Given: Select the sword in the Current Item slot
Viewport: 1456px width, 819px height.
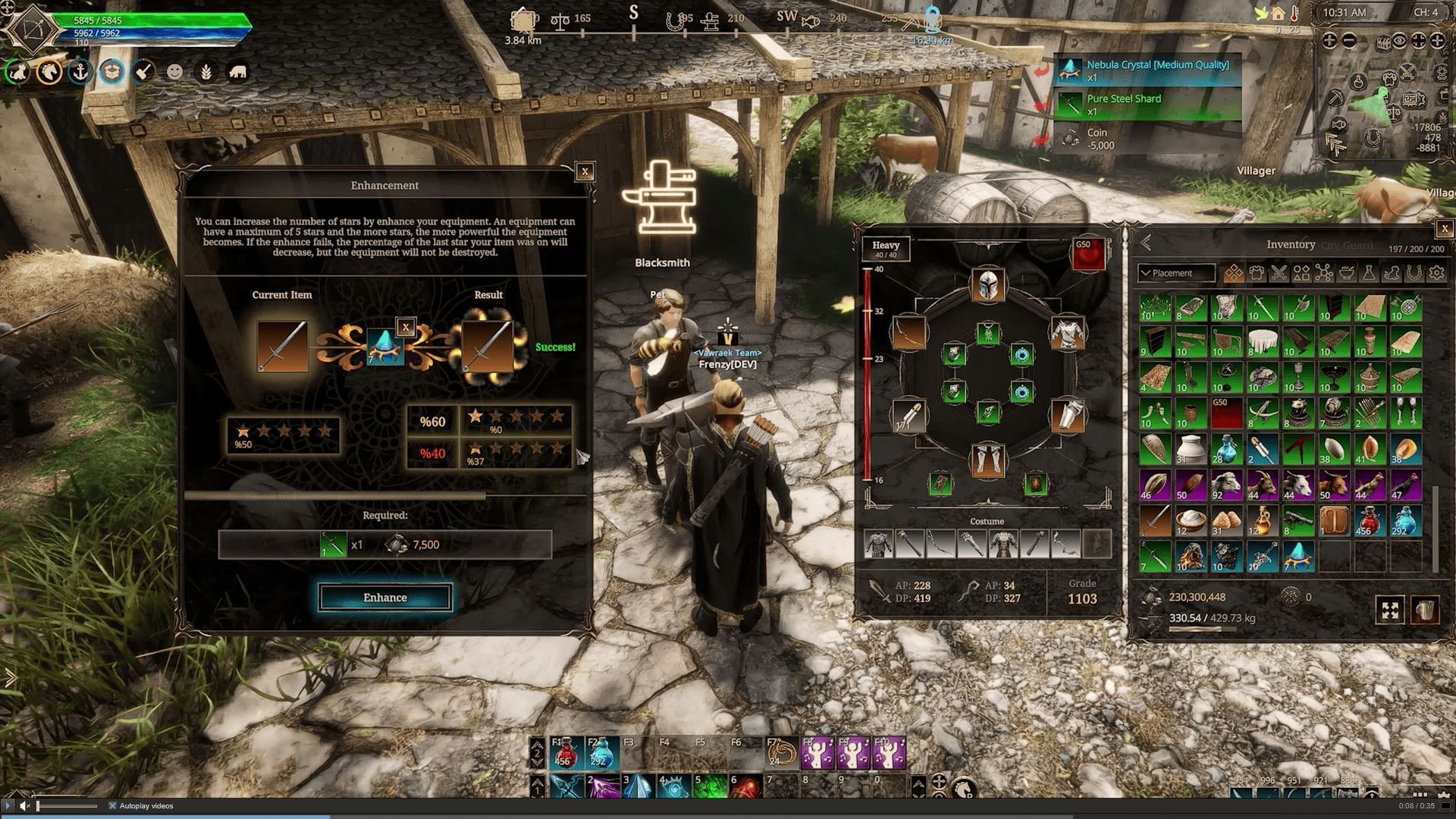Looking at the screenshot, I should 282,347.
